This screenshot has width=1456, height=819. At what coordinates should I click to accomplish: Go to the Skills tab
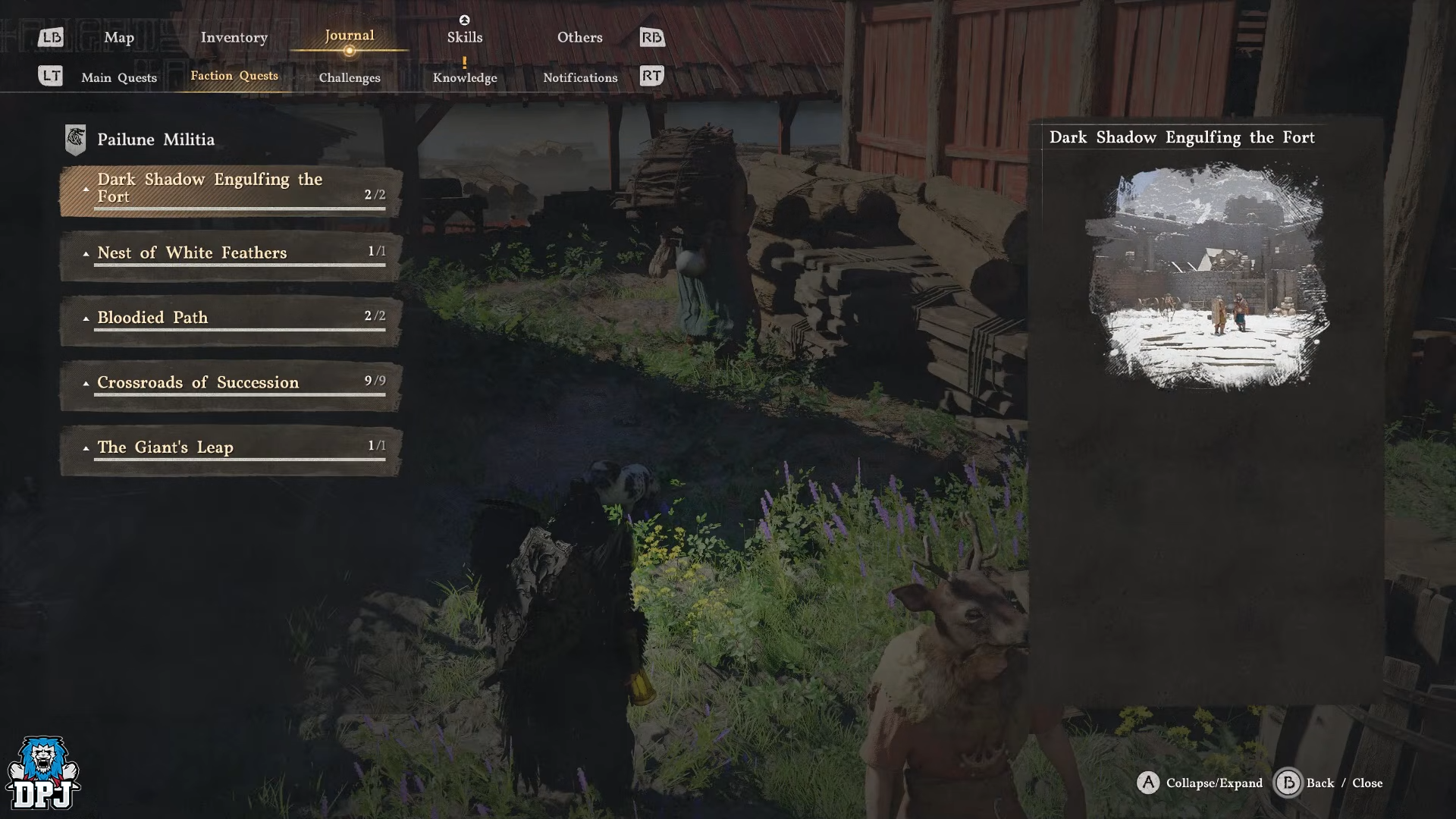[x=464, y=37]
